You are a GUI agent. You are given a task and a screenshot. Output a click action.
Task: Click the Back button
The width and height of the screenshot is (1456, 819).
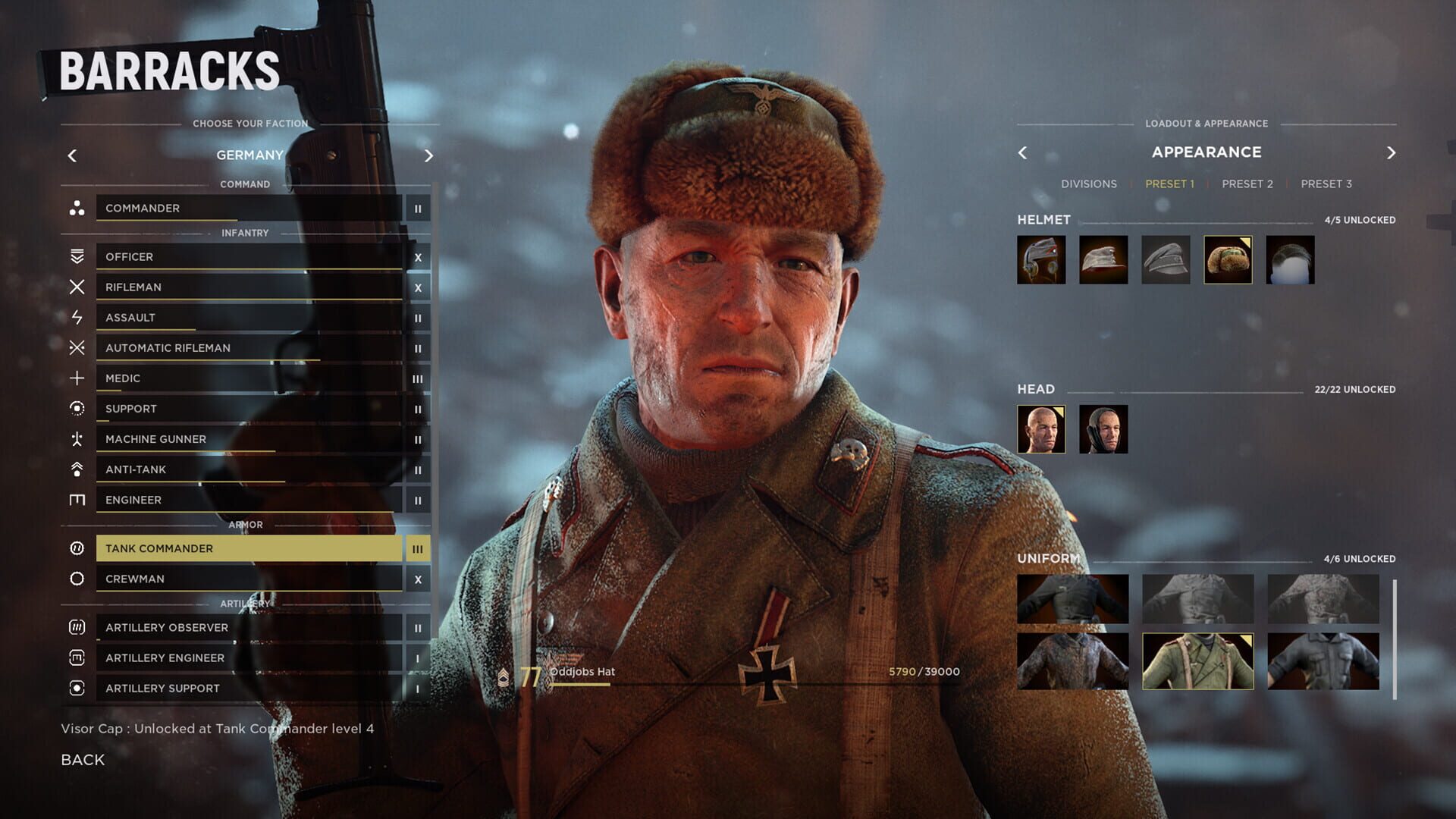[x=83, y=759]
